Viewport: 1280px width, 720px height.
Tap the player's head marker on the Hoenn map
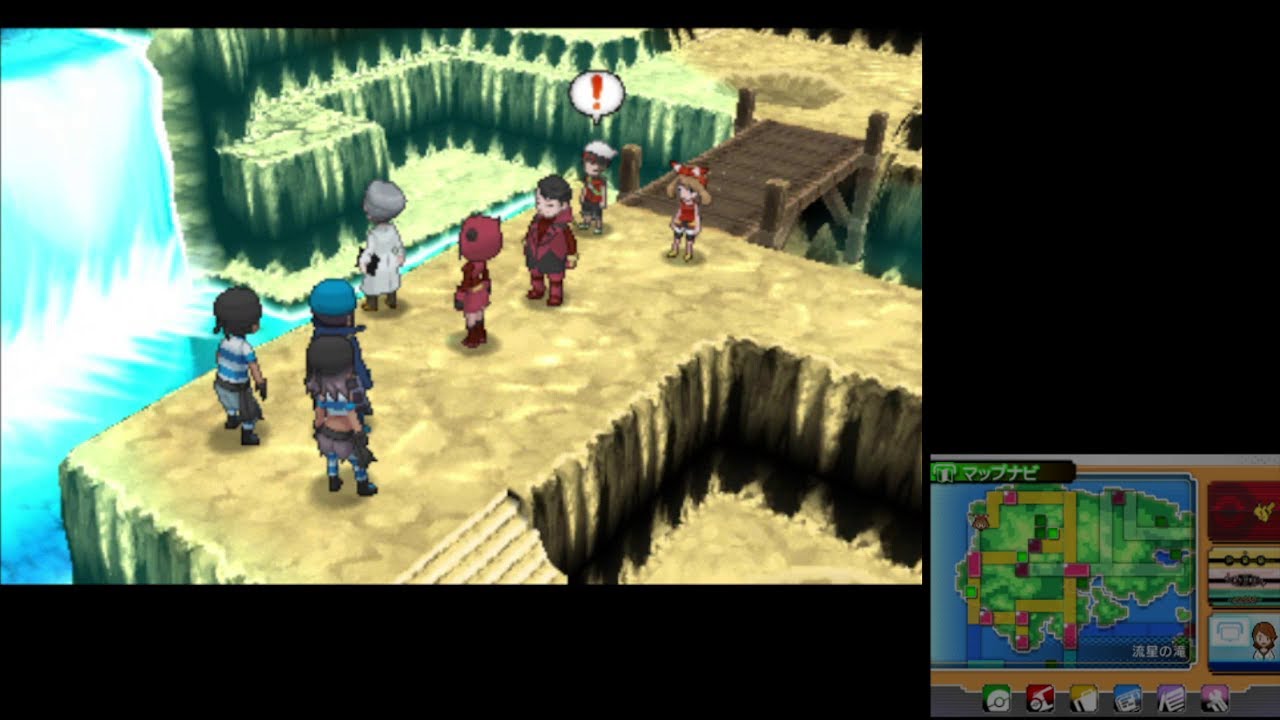[x=981, y=523]
